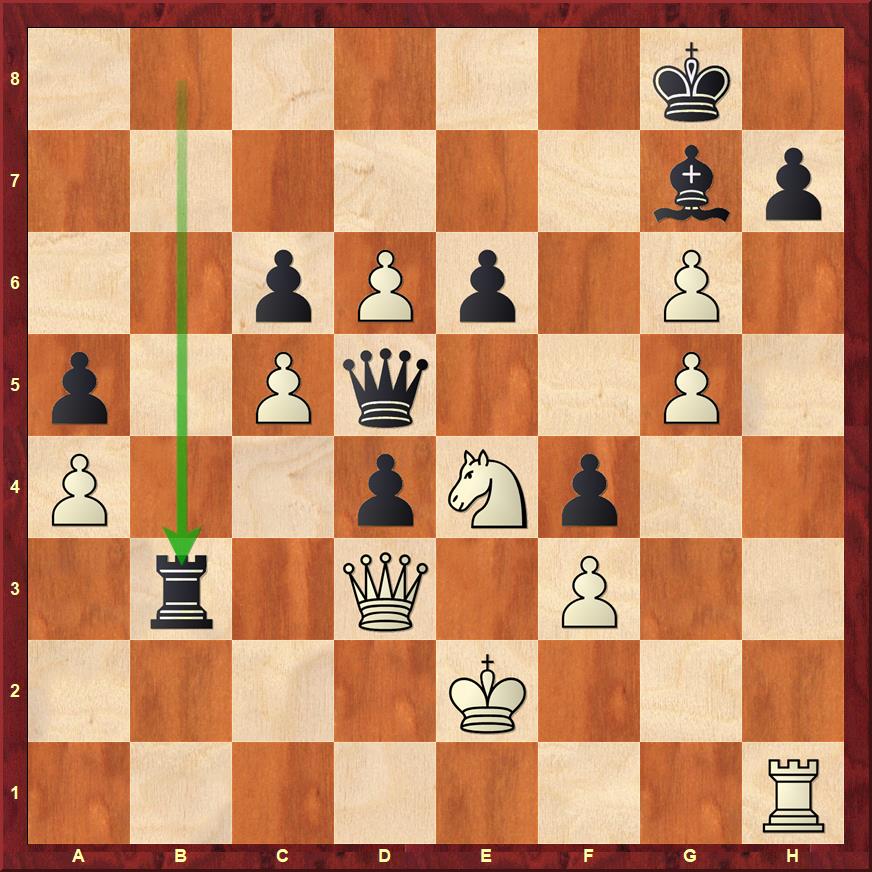Image resolution: width=872 pixels, height=872 pixels.
Task: Select the black pawn on h7
Action: 793,182
